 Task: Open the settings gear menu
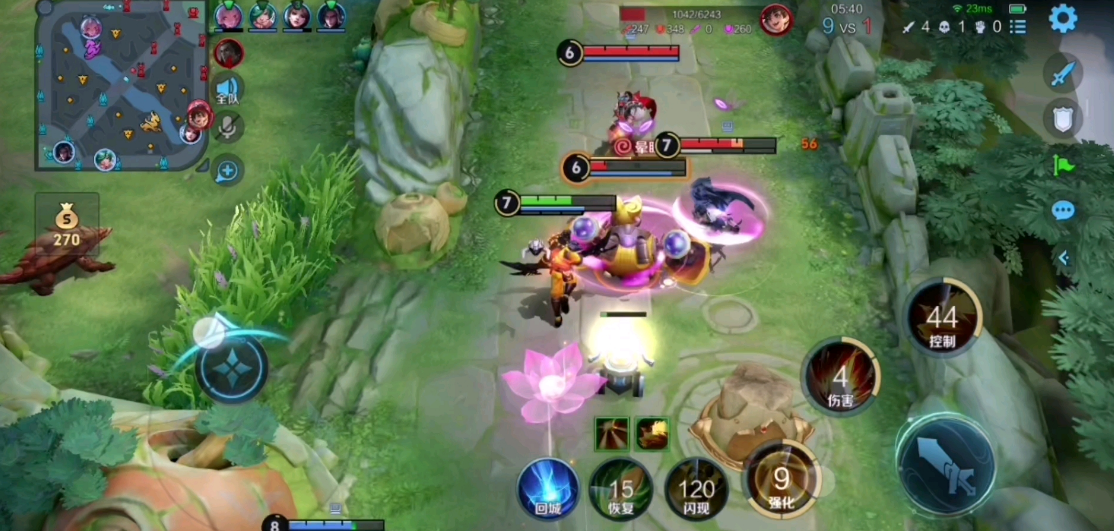click(x=1062, y=18)
